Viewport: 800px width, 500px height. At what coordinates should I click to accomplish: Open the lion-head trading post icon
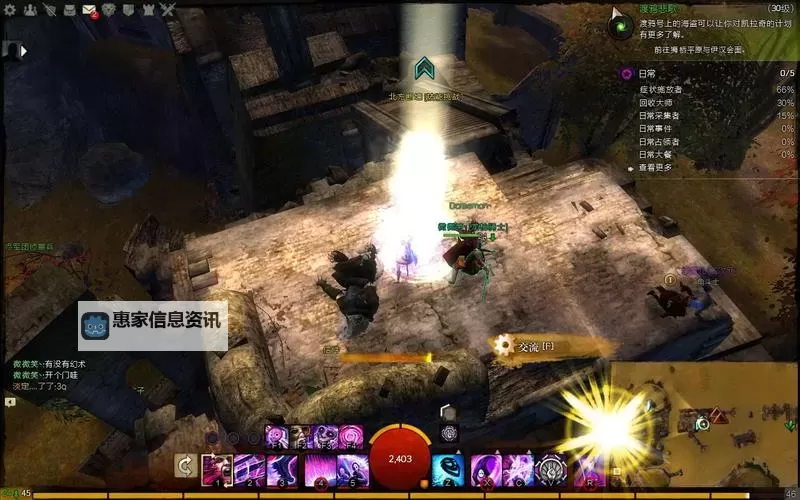coord(109,10)
